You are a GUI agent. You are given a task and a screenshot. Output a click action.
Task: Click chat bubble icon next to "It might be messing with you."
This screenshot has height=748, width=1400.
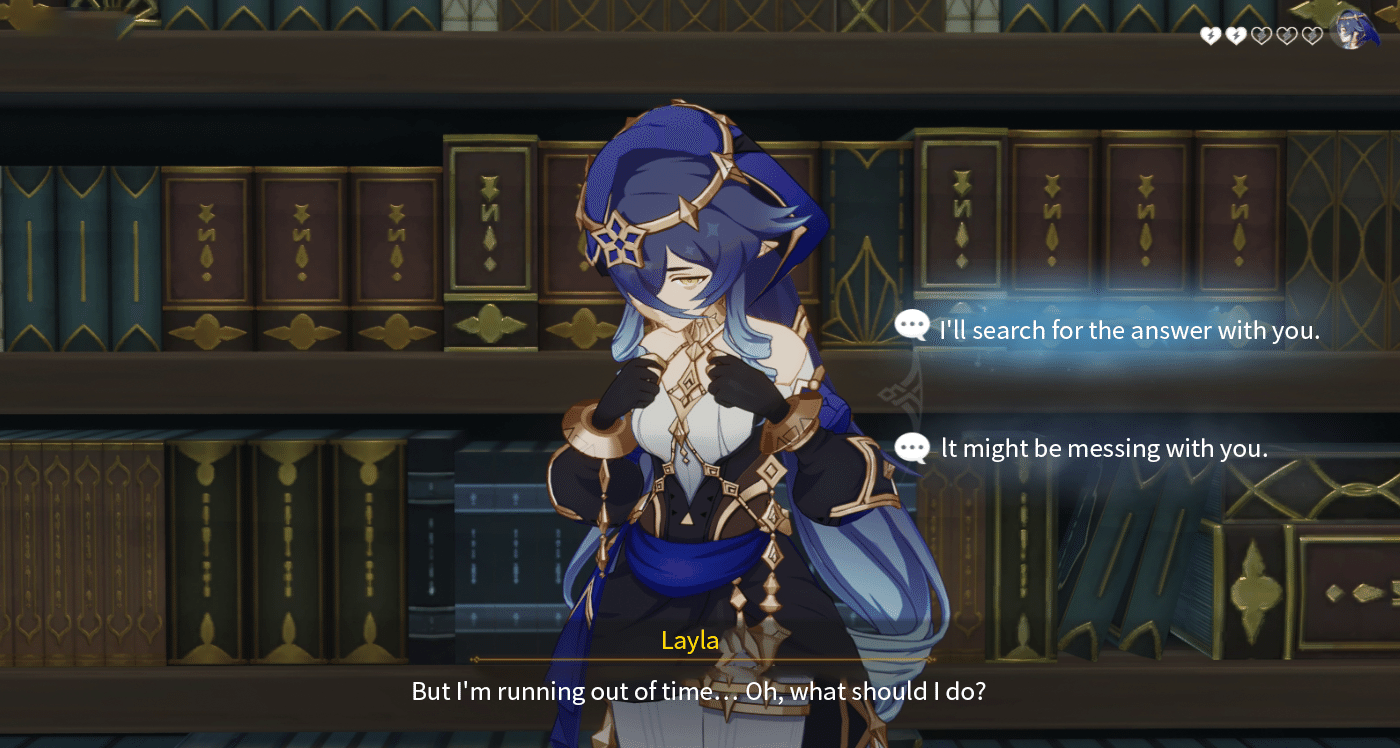(x=911, y=448)
